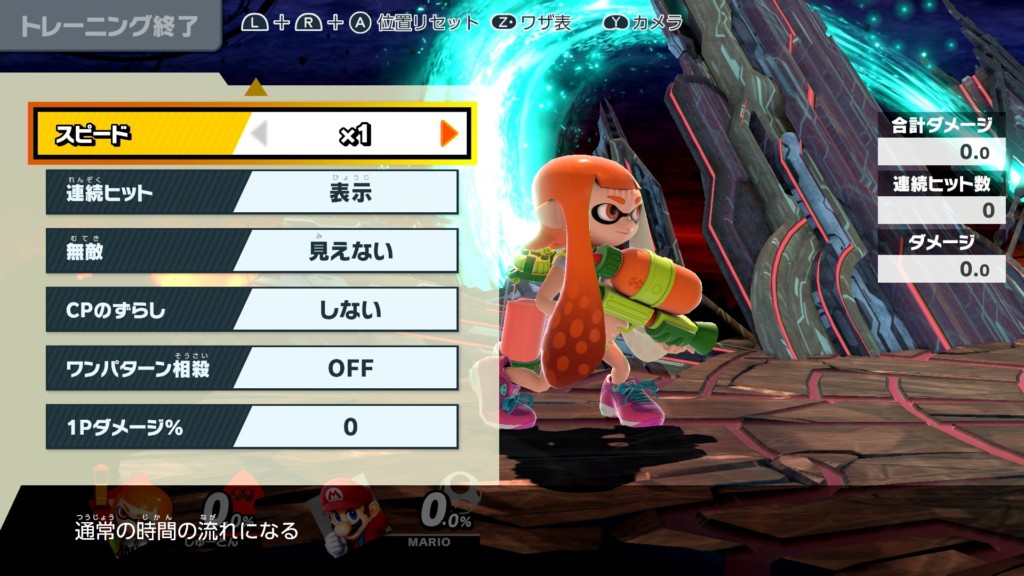
Task: Select the 連続ヒット option row
Action: (252, 192)
